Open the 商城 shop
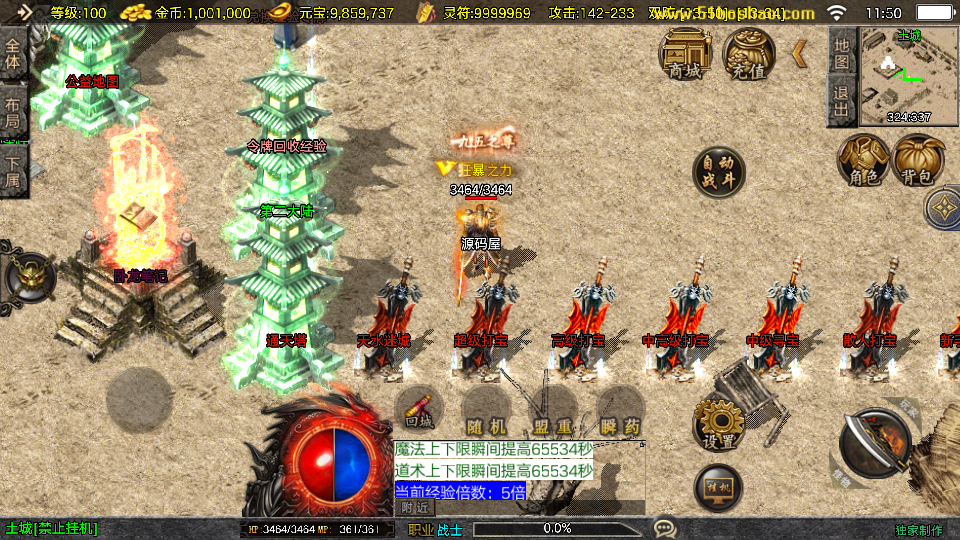The width and height of the screenshot is (960, 540). click(685, 53)
